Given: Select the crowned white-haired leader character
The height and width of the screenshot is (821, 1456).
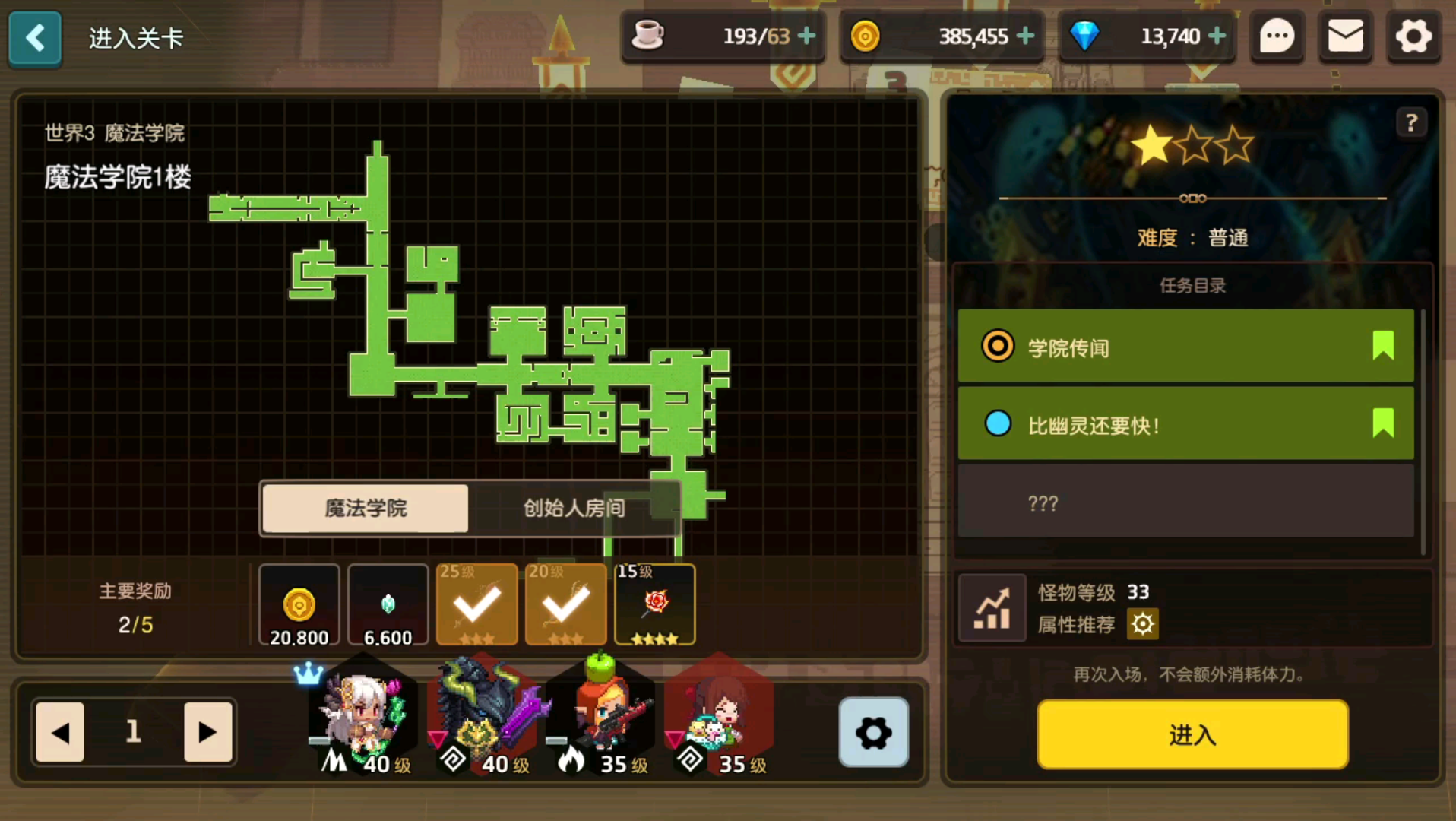Looking at the screenshot, I should pyautogui.click(x=362, y=715).
